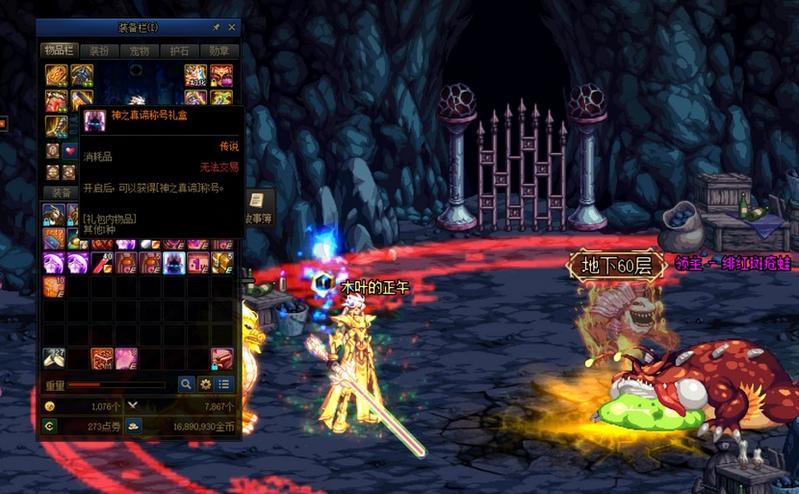Click the list sort button beside the gear

[224, 384]
